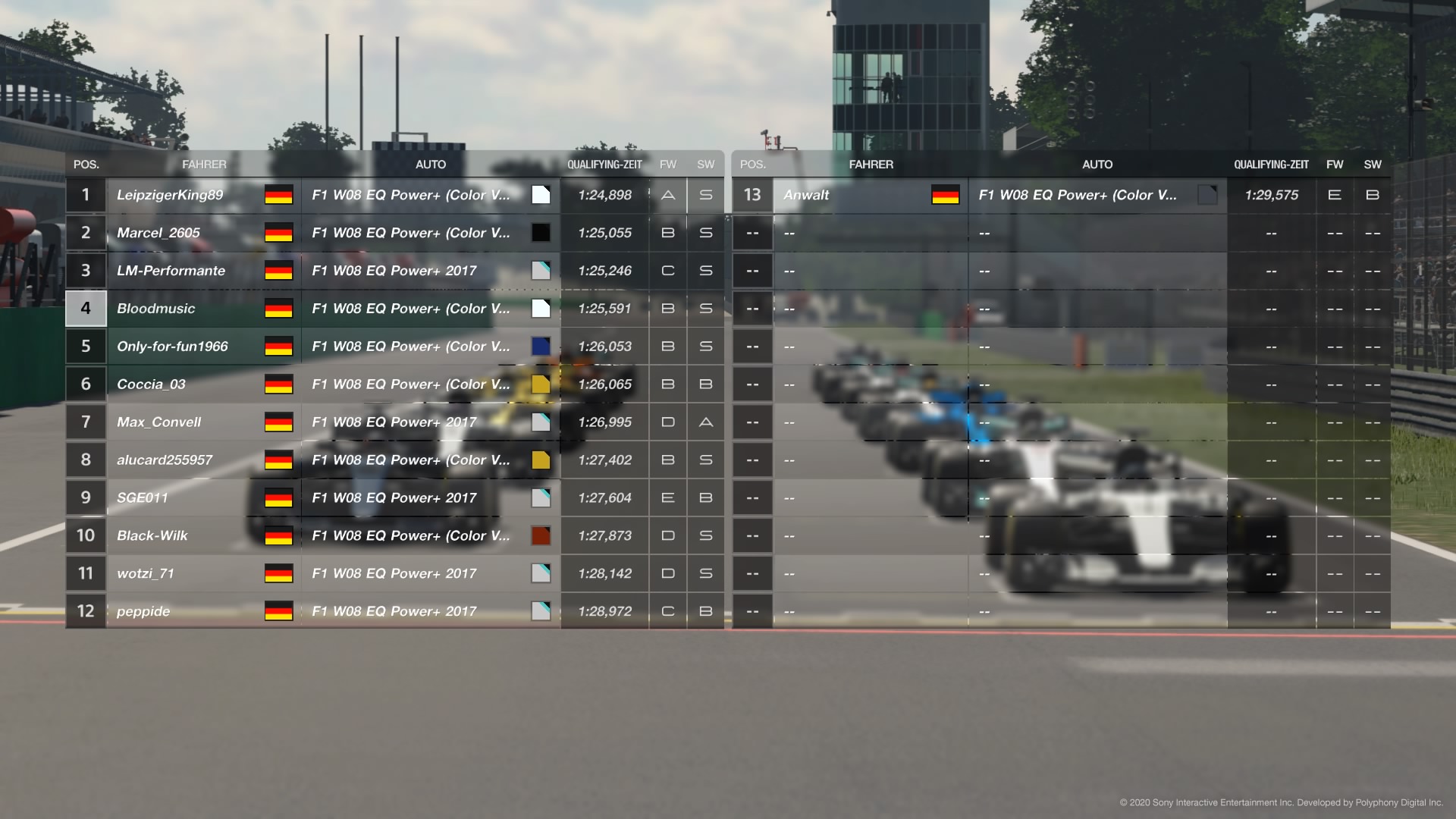Toggle the SW rating cell on Coccia_03's row
Image resolution: width=1456 pixels, height=819 pixels.
click(x=705, y=384)
